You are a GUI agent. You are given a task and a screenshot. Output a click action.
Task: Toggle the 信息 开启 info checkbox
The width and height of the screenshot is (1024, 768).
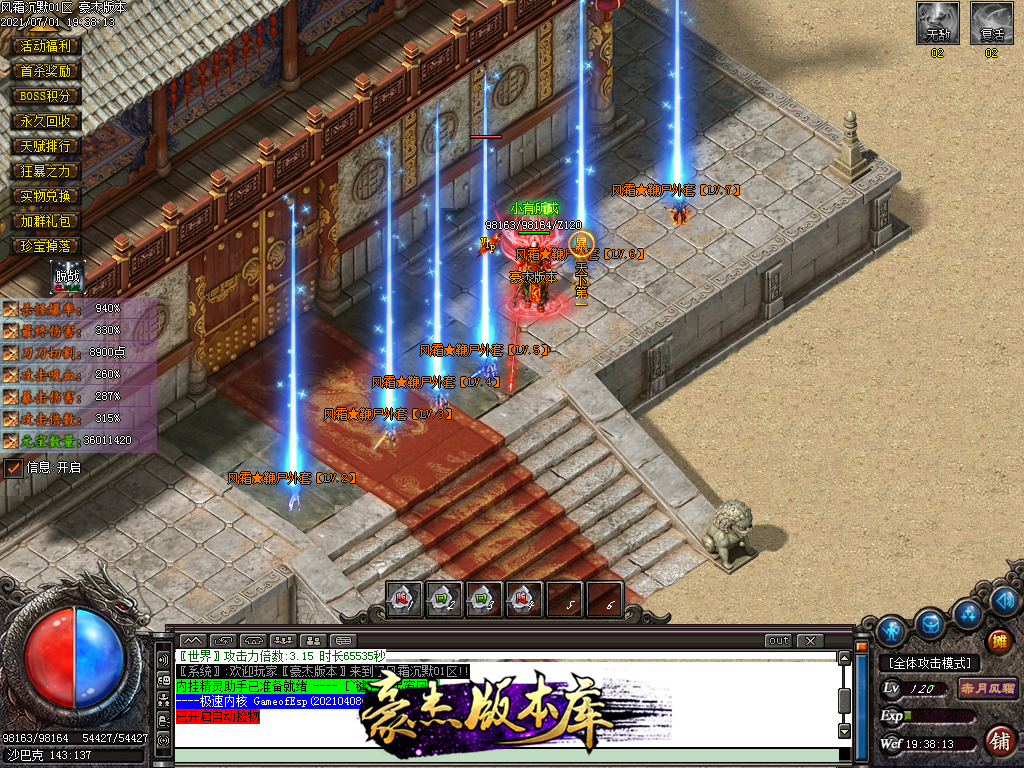(x=14, y=467)
